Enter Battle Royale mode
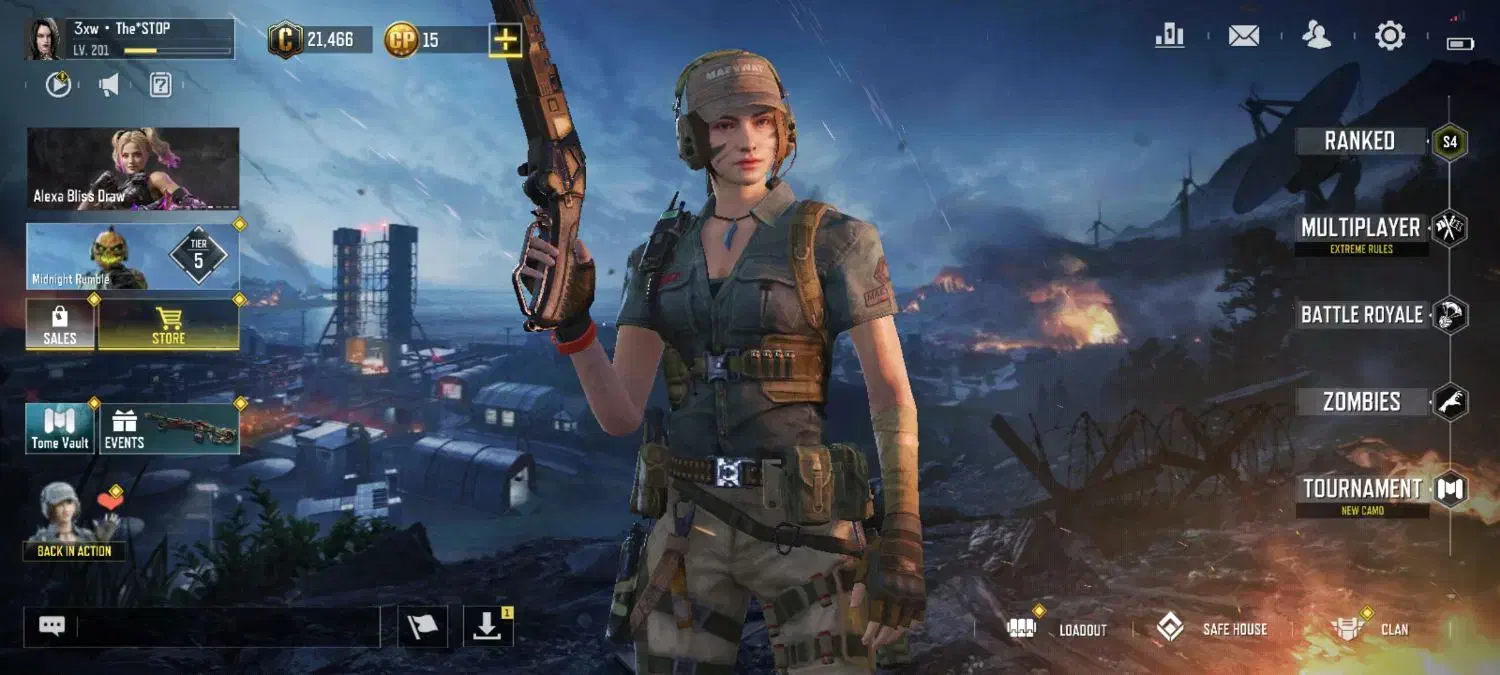Image resolution: width=1500 pixels, height=675 pixels. pos(1361,315)
